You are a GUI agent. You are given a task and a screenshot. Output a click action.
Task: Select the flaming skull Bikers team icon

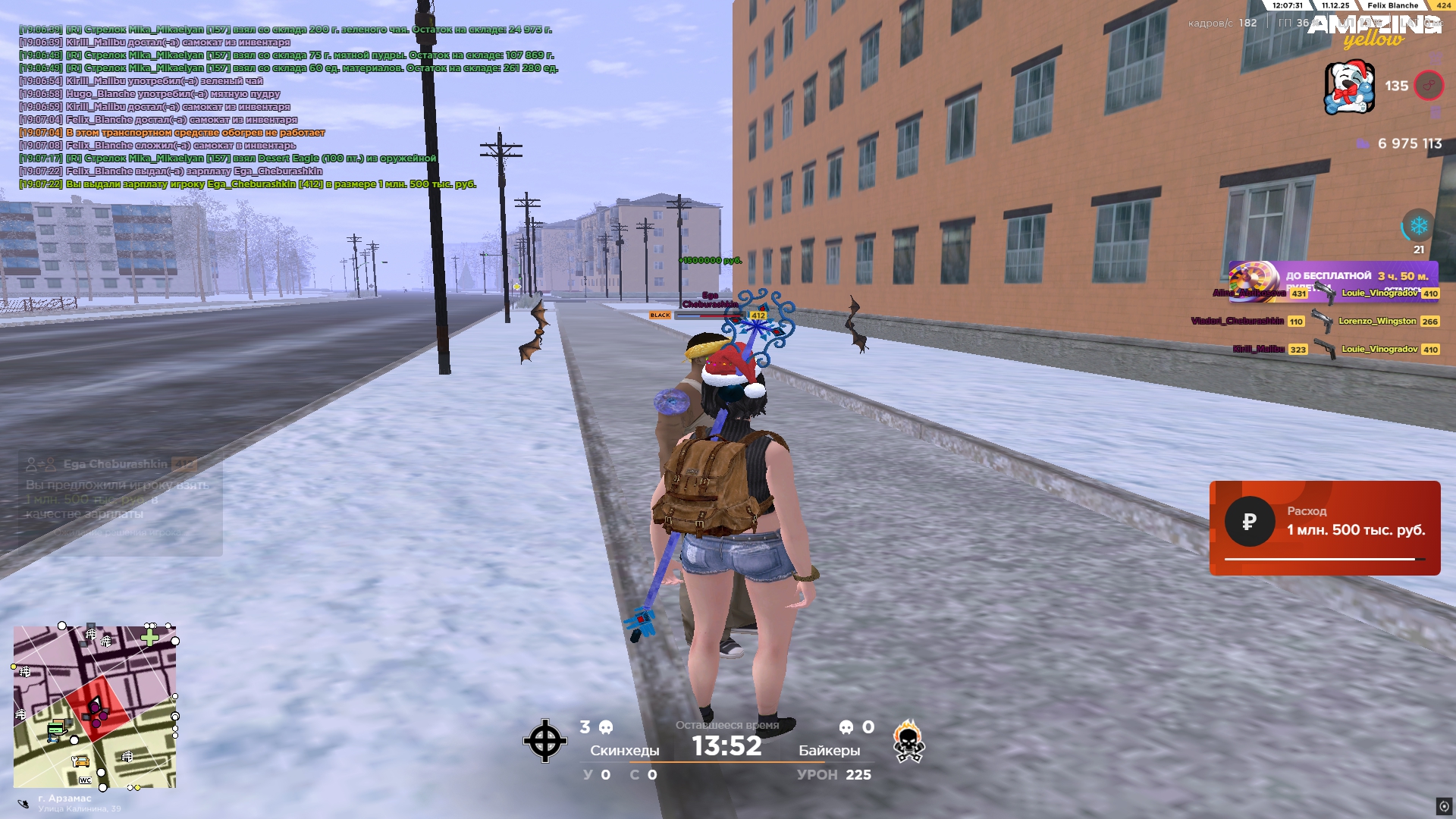[908, 741]
